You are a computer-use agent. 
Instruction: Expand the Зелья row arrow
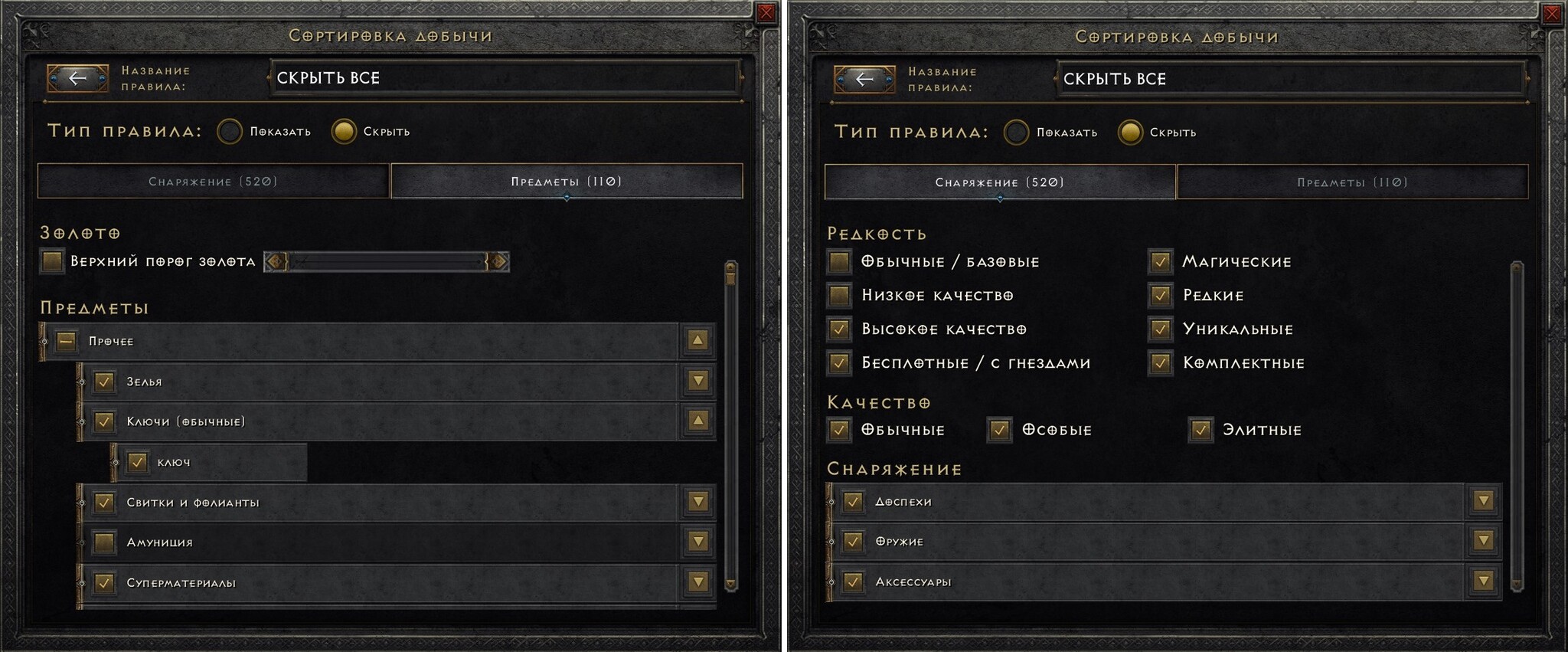tap(697, 381)
